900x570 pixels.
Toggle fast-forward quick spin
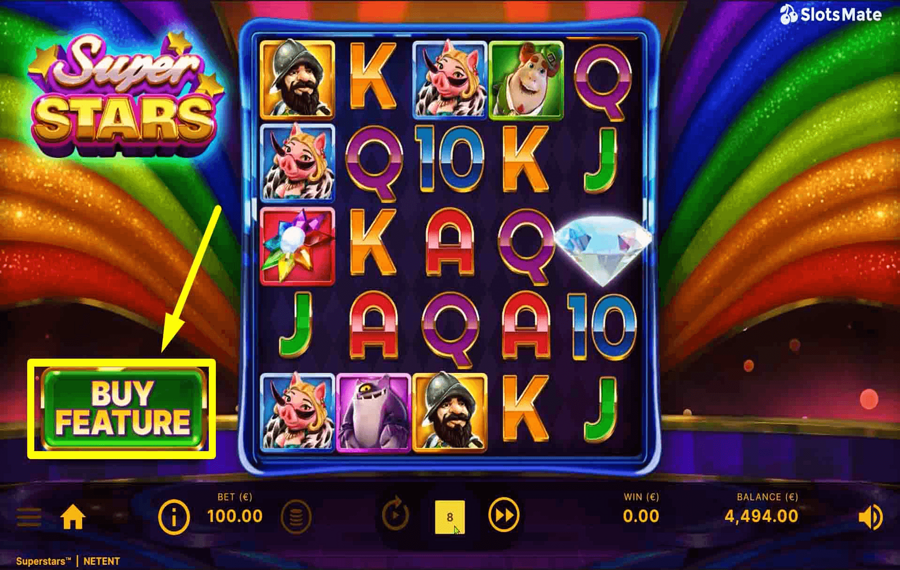tap(504, 516)
